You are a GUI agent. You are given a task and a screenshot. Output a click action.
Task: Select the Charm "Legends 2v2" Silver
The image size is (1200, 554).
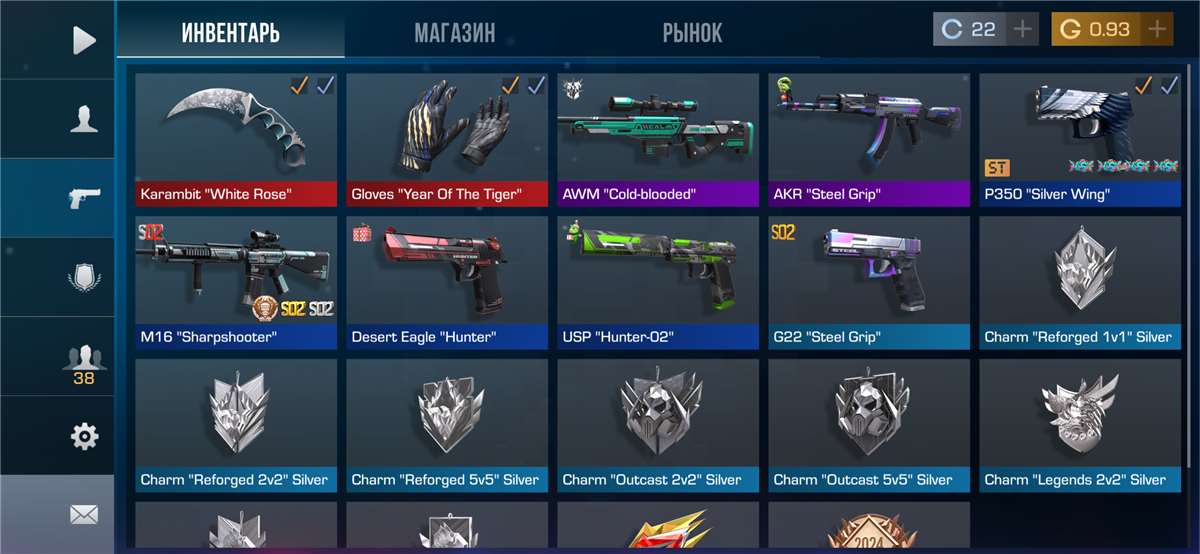pos(1080,425)
